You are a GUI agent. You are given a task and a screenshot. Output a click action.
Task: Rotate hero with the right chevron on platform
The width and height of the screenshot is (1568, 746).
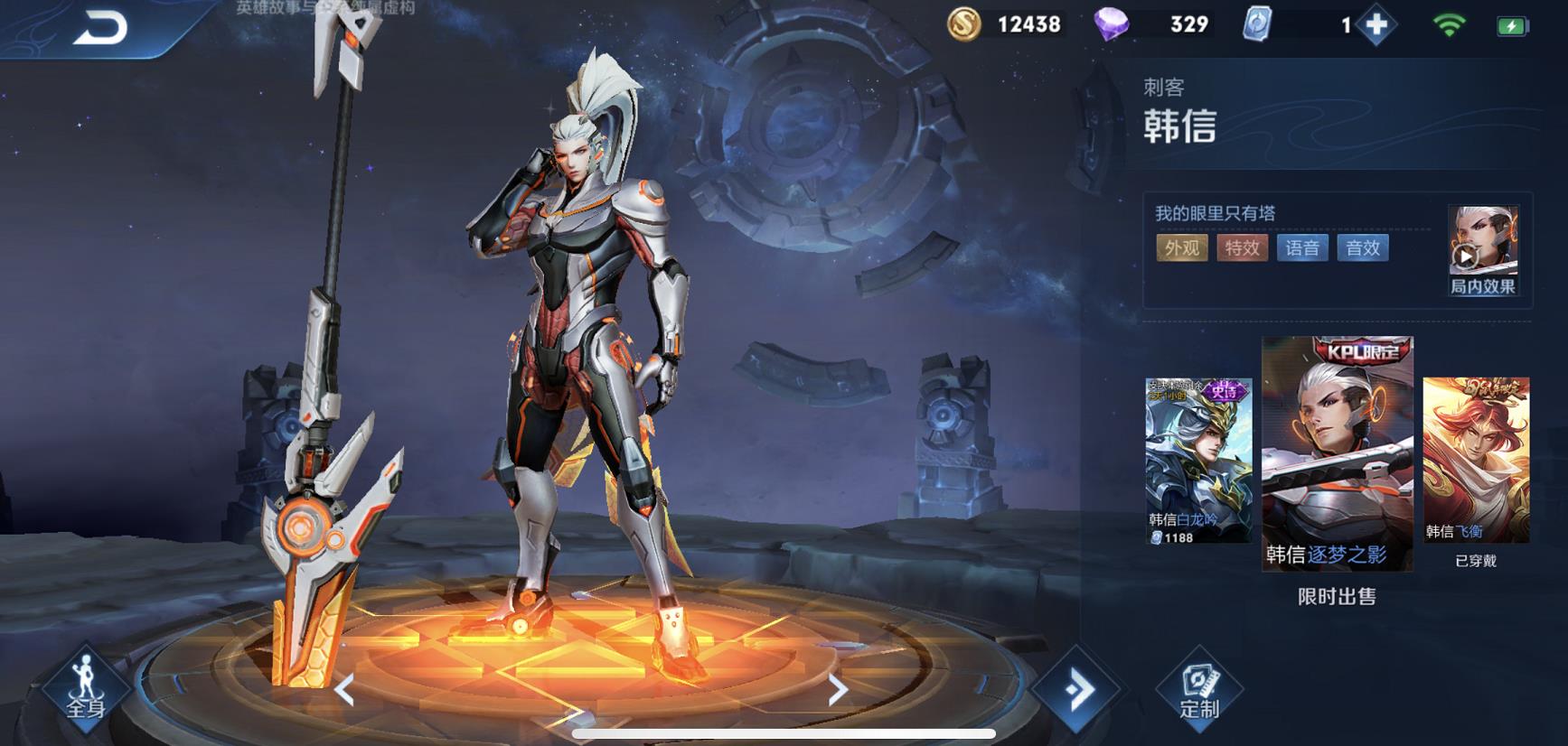(x=838, y=691)
